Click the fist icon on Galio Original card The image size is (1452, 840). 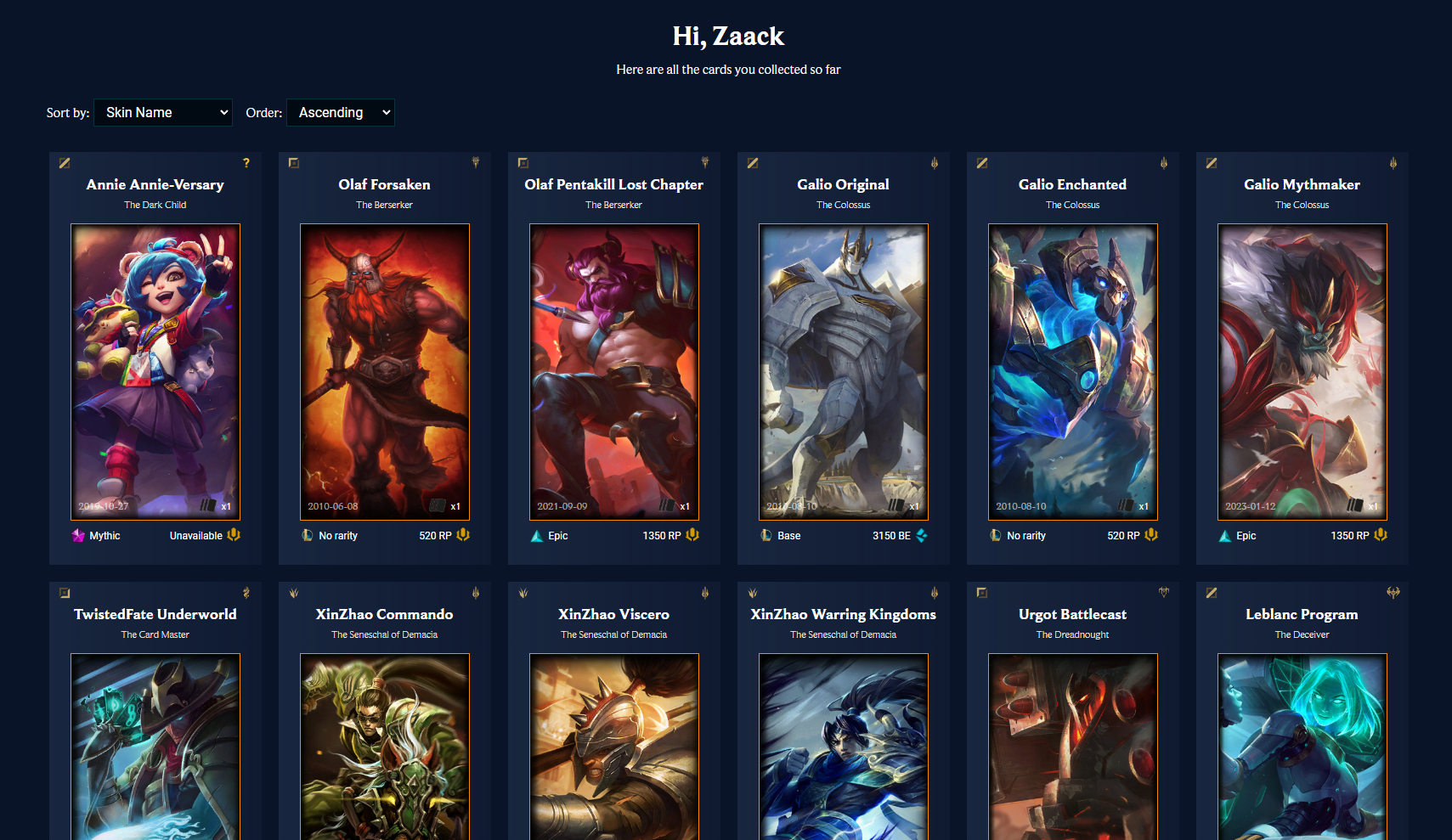[935, 162]
